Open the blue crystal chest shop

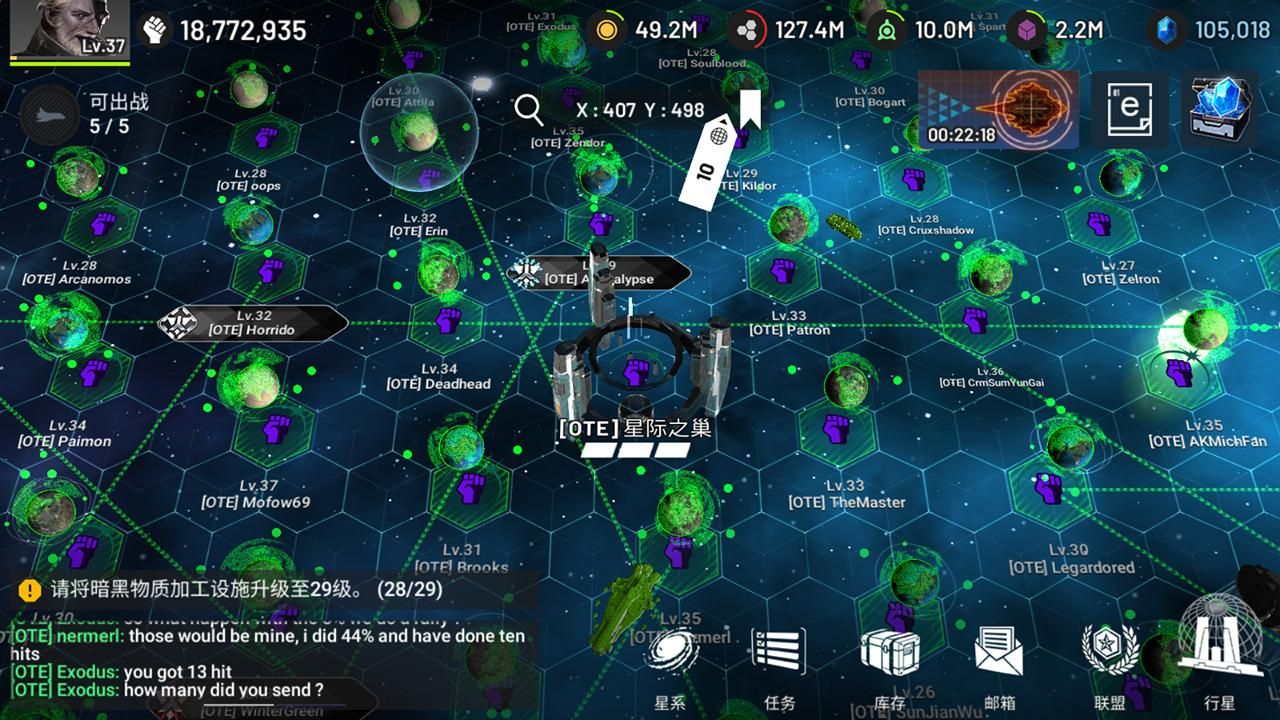point(1219,109)
